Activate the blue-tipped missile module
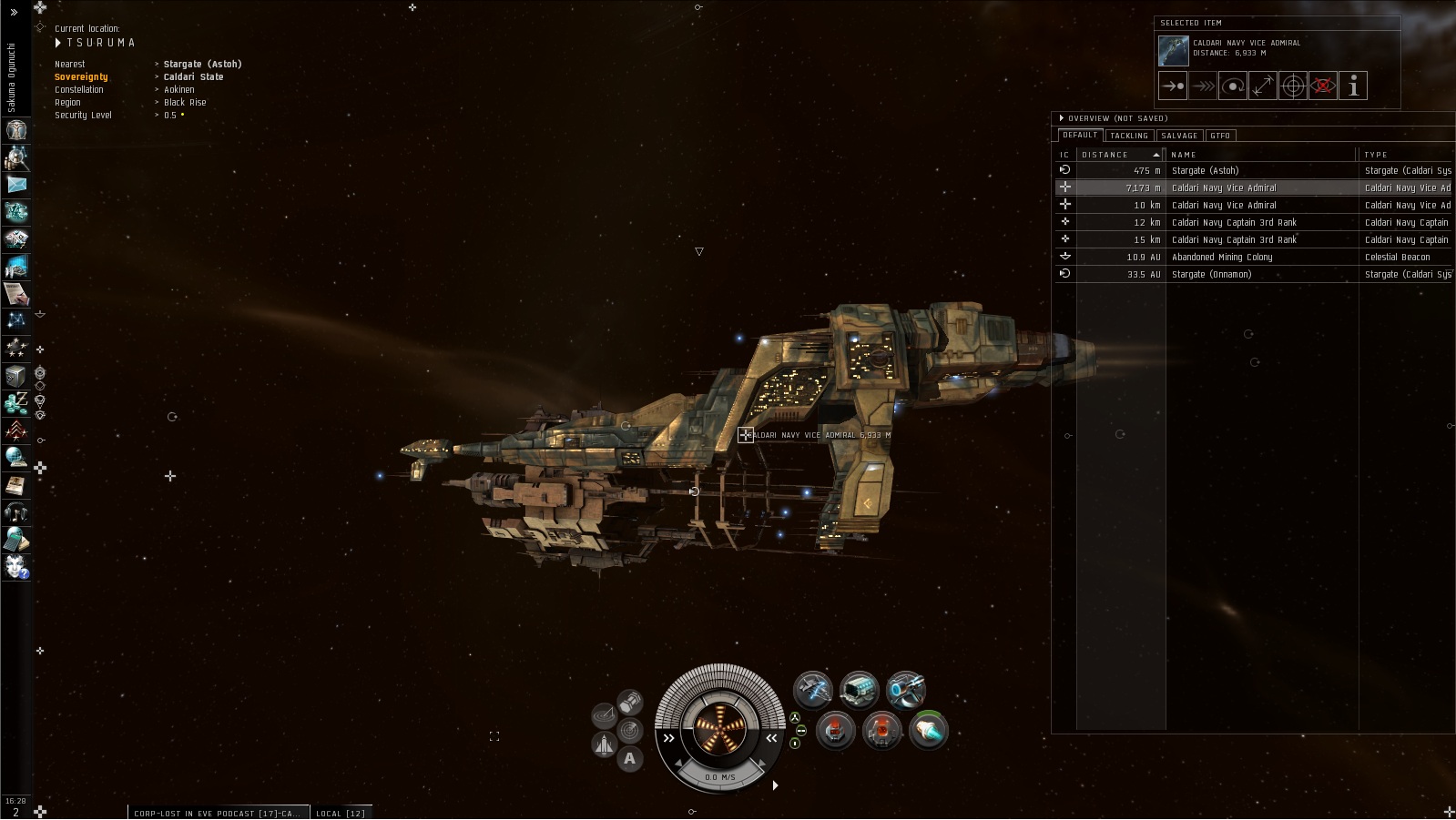The image size is (1456, 820). (928, 731)
